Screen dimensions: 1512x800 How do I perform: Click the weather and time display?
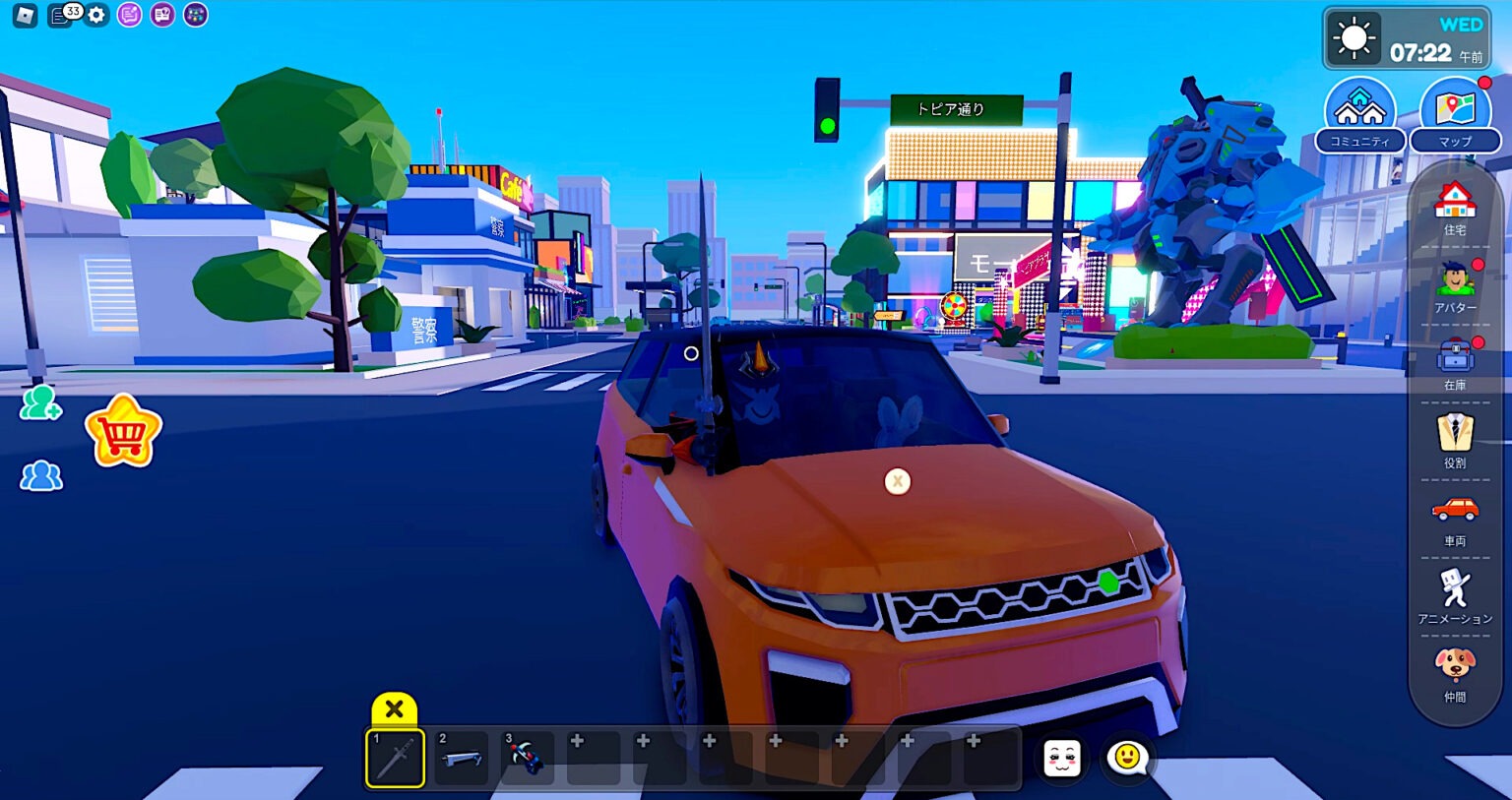1408,38
